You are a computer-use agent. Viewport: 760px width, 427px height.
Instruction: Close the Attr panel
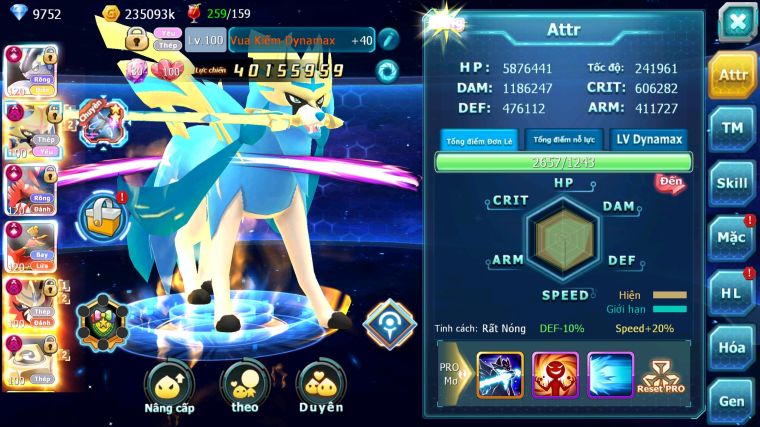[x=737, y=22]
